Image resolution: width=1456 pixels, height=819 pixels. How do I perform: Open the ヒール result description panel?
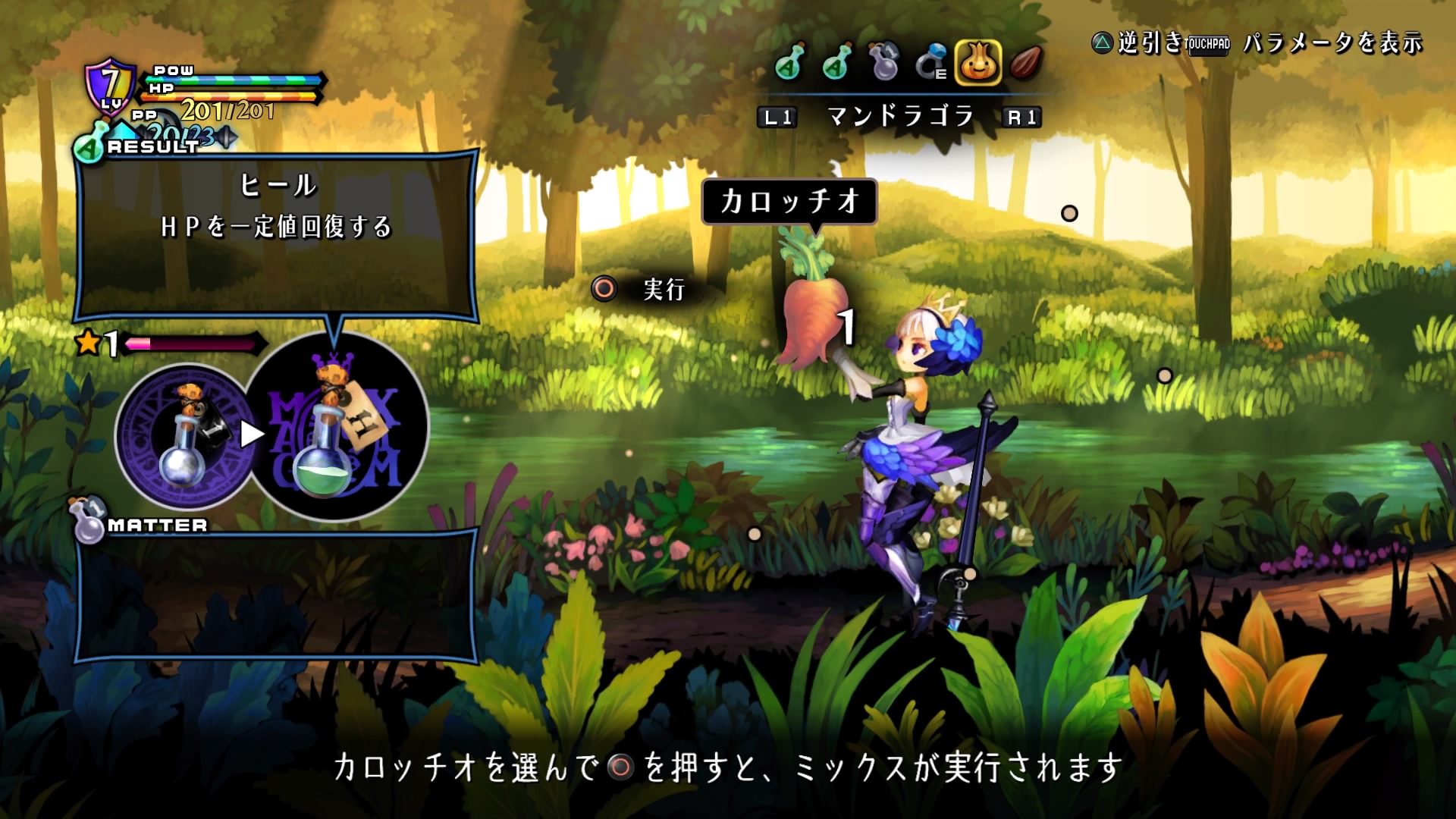click(x=276, y=235)
